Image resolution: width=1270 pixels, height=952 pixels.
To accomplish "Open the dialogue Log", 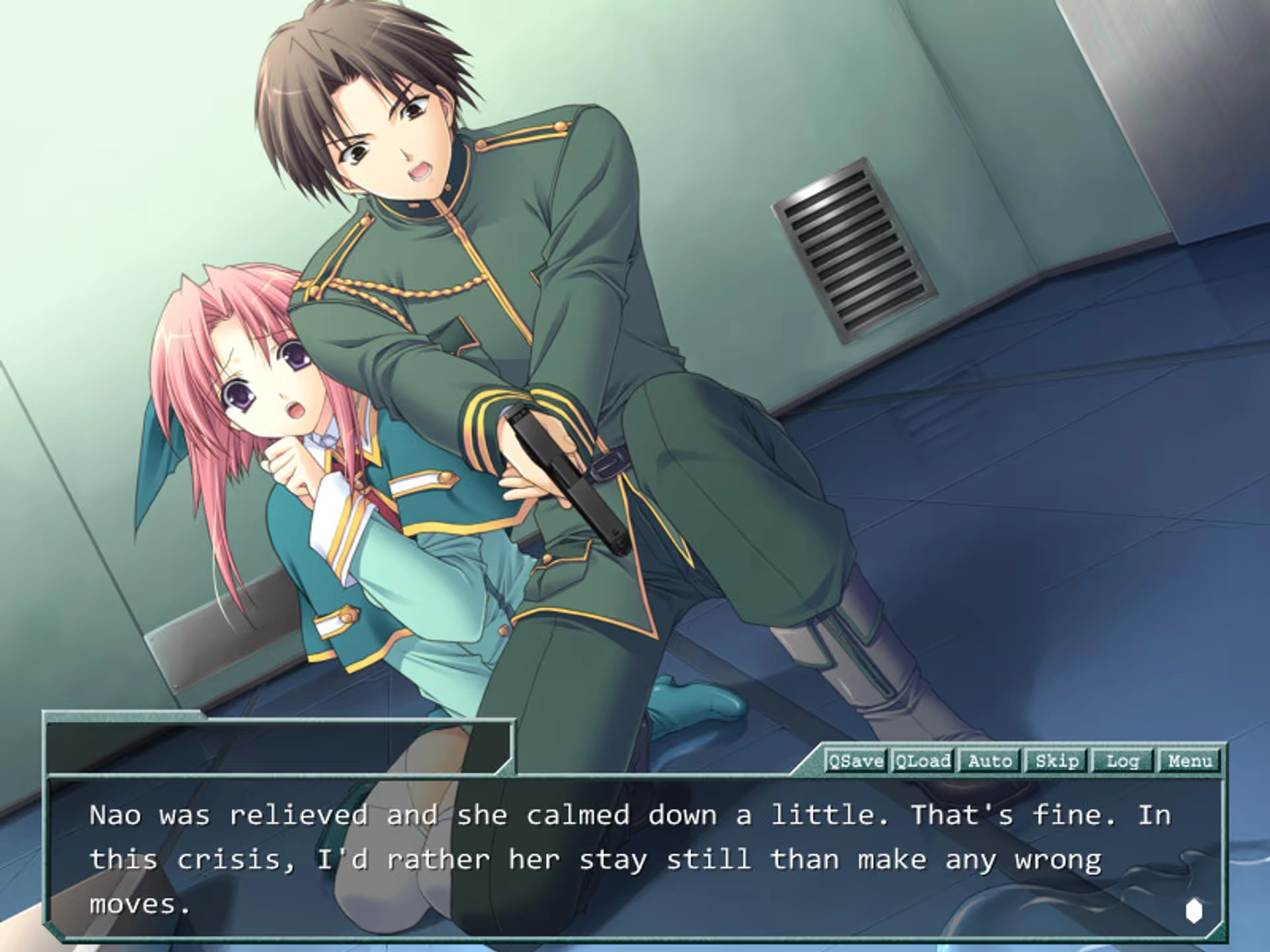I will tap(1122, 761).
